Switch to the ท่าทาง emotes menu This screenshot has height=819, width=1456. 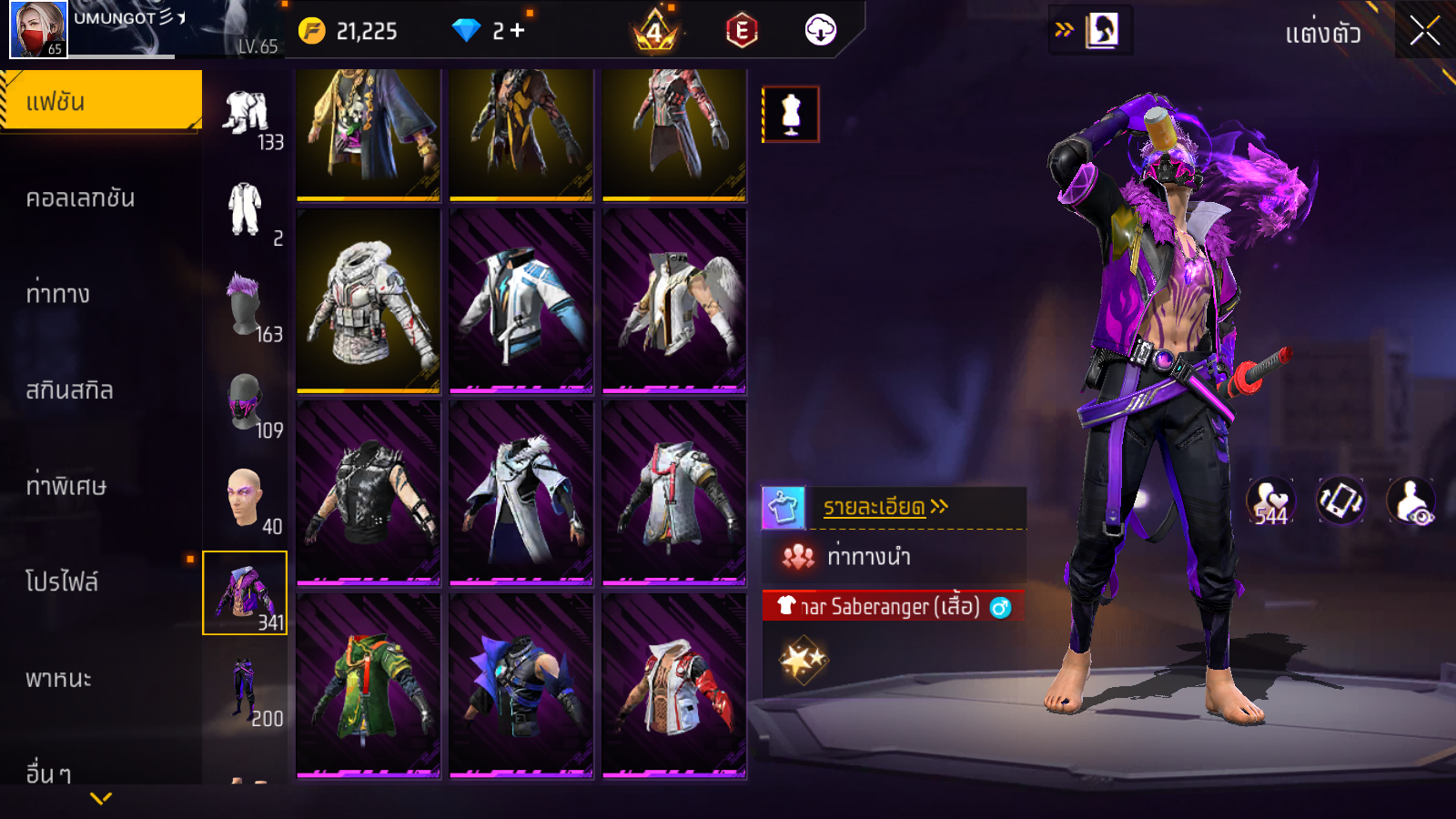coord(58,294)
